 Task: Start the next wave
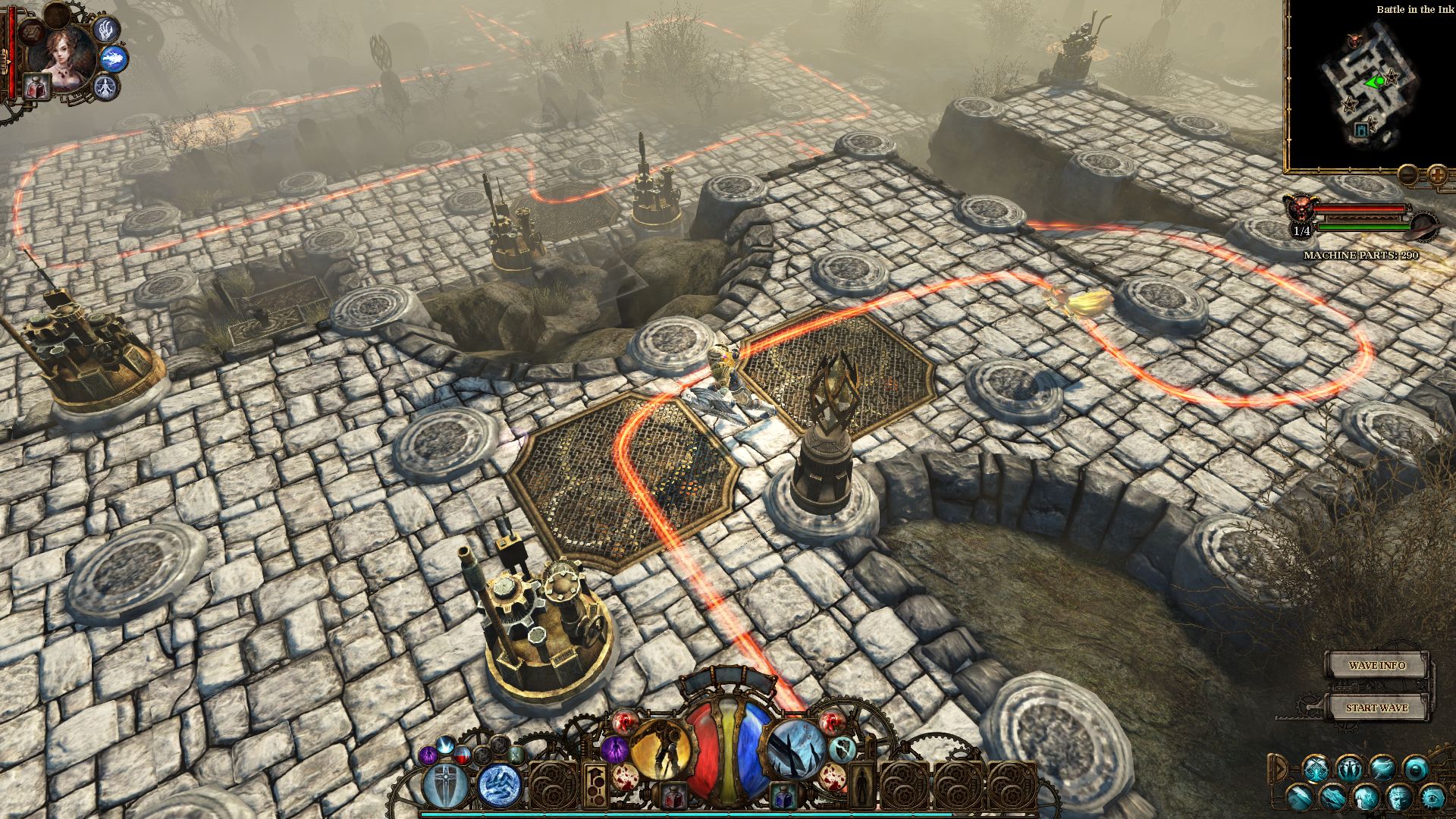(x=1376, y=708)
